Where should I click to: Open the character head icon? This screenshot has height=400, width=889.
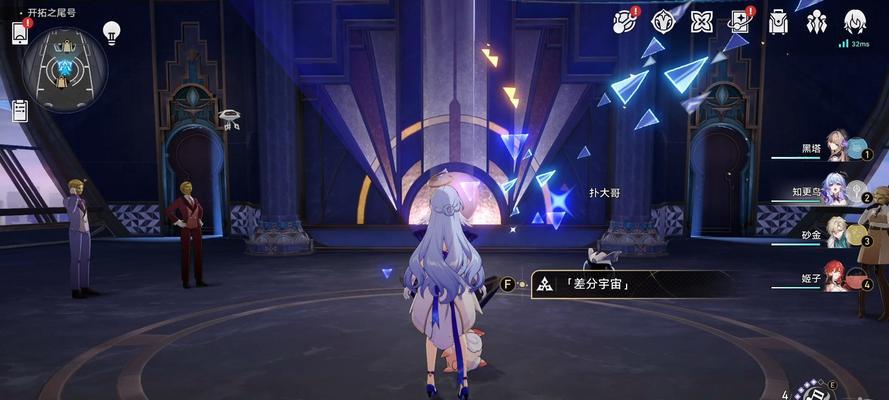[854, 21]
